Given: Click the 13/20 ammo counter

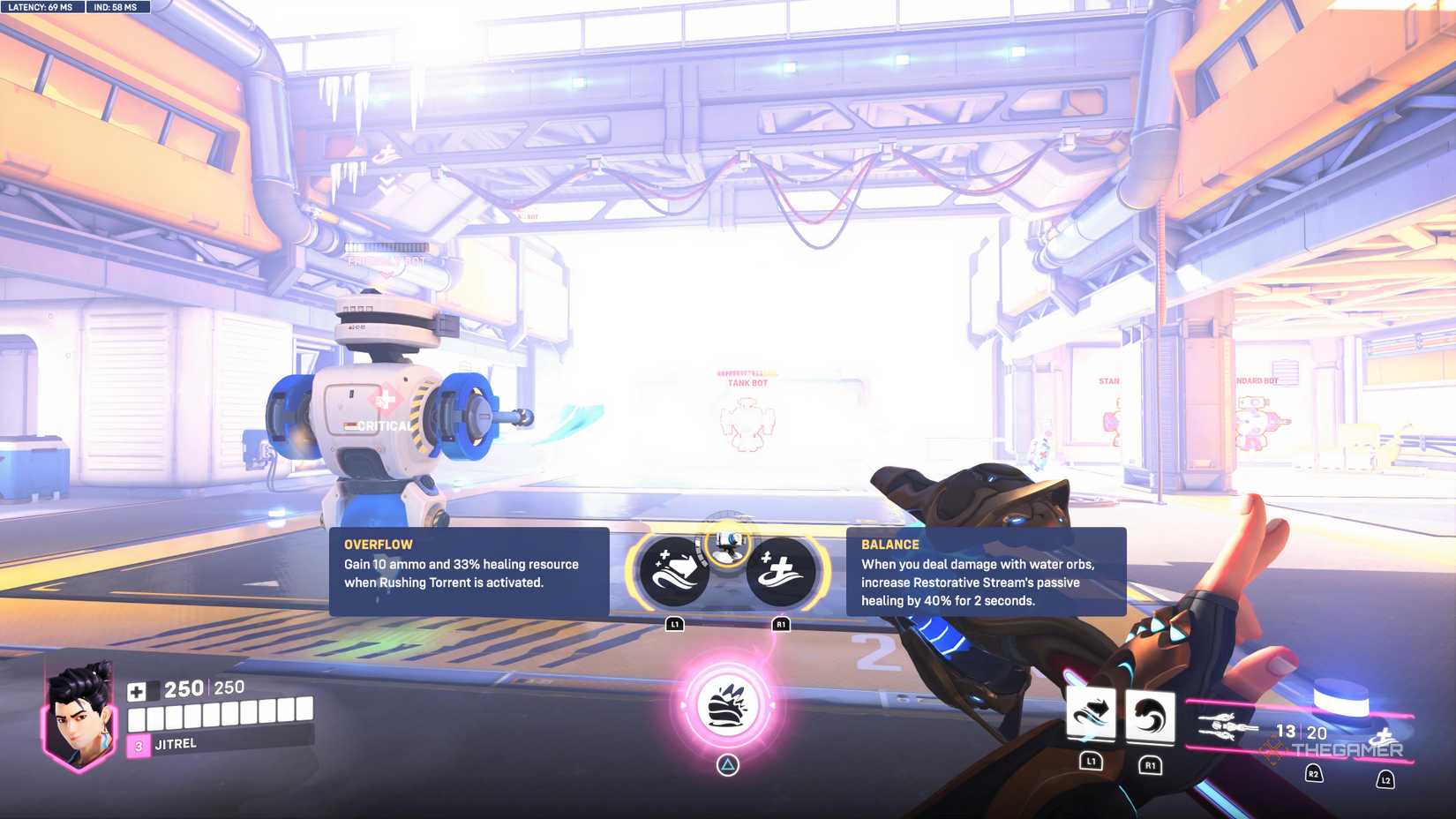Looking at the screenshot, I should [1300, 732].
